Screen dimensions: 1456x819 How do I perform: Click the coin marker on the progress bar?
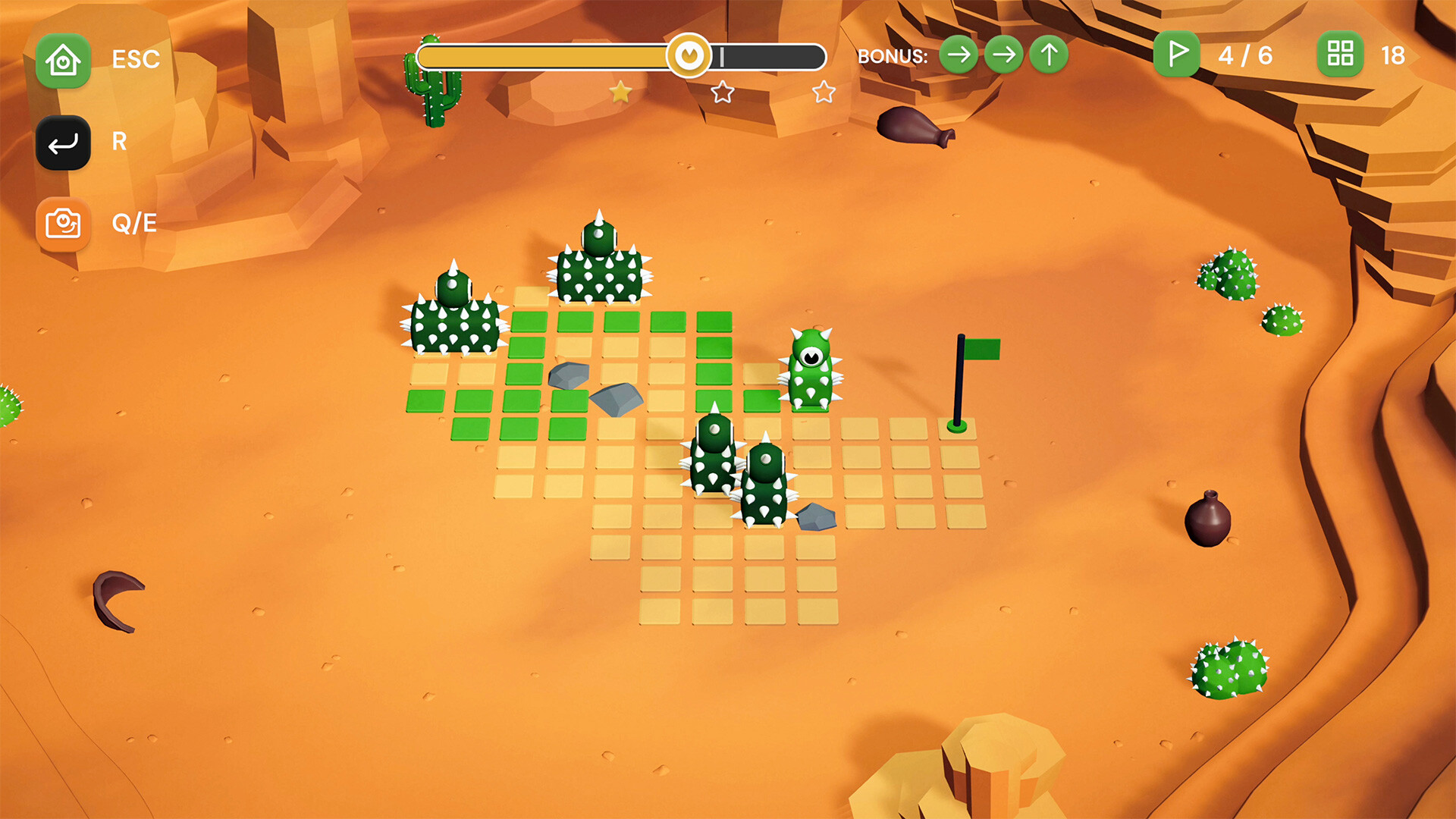pos(691,54)
